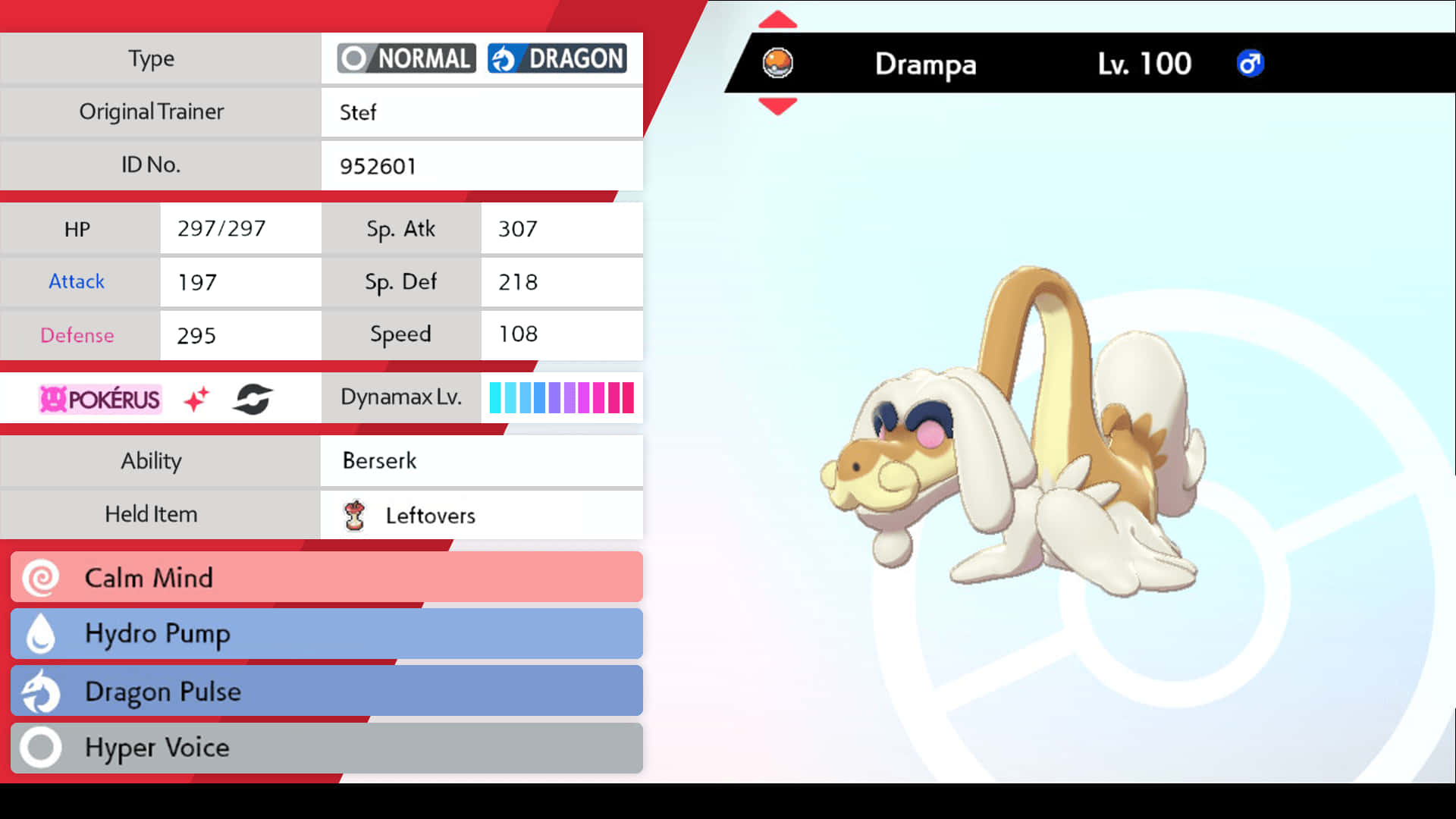Click the blue Attack stat label

click(x=77, y=281)
